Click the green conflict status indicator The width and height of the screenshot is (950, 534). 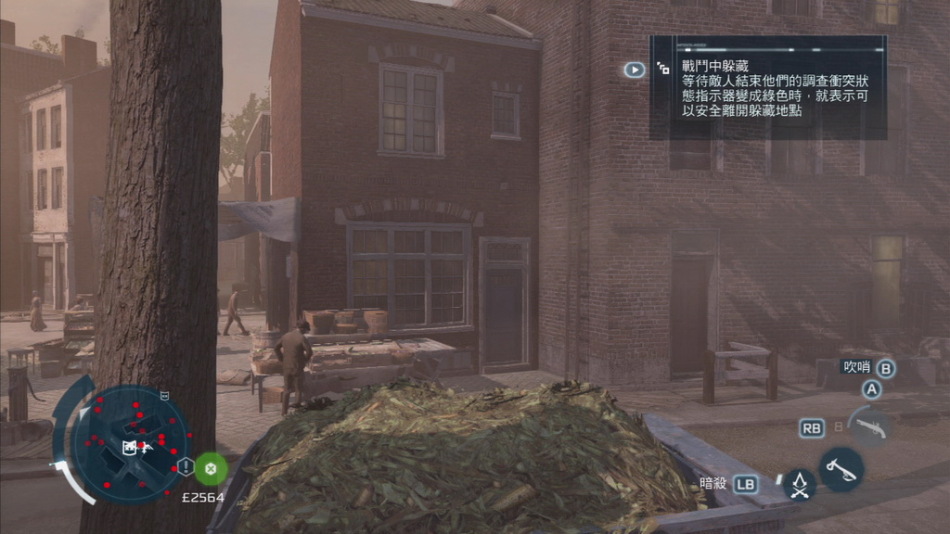(x=210, y=467)
